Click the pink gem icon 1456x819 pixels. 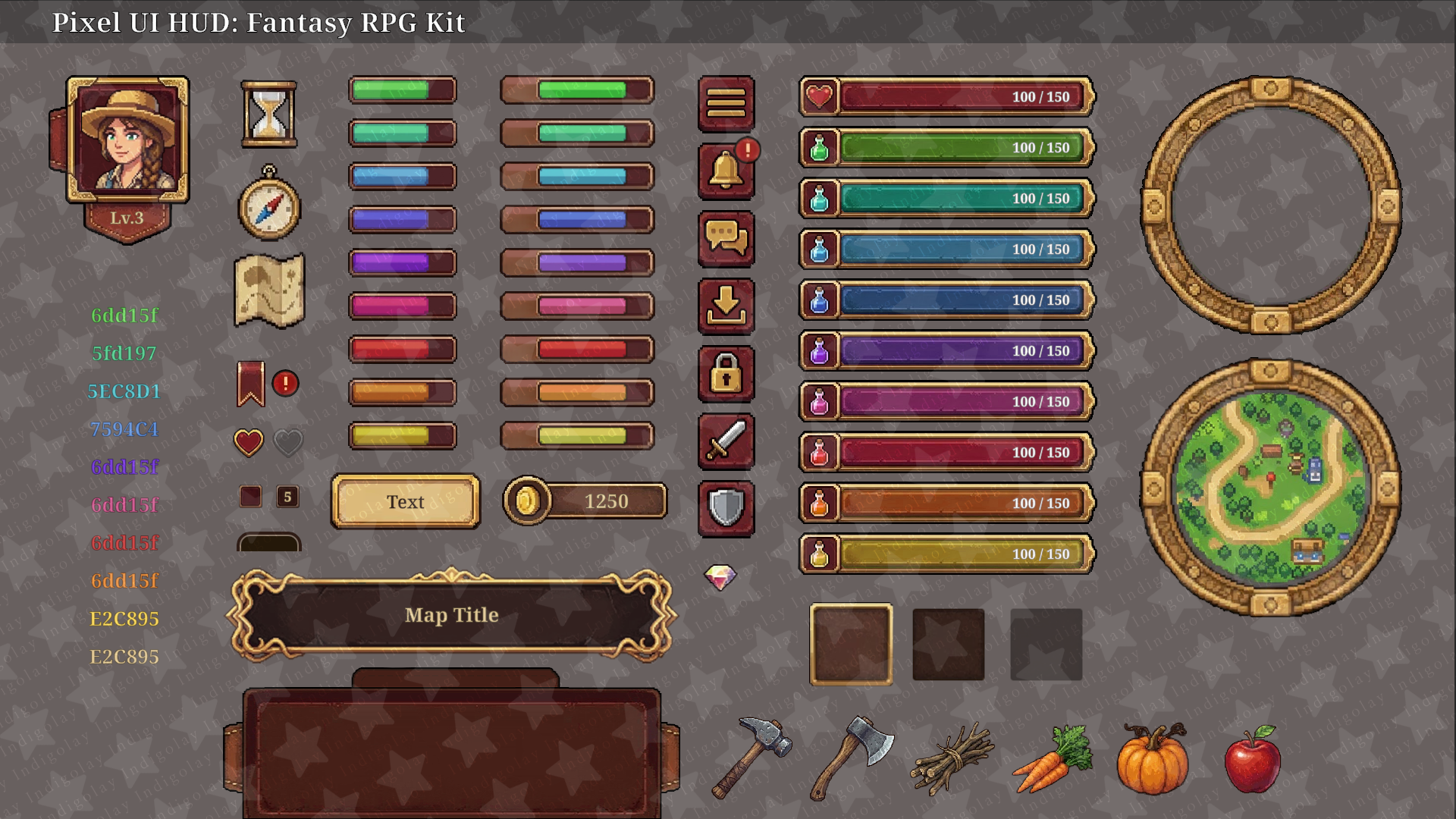pos(720,579)
